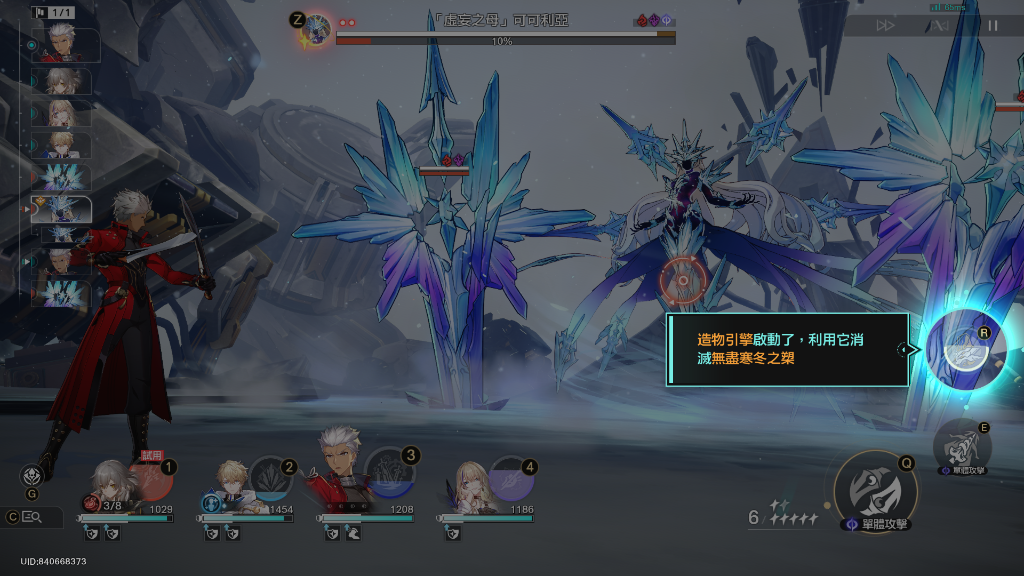Toggle auto-battle mode
Viewport: 1024px width, 576px height.
(940, 26)
